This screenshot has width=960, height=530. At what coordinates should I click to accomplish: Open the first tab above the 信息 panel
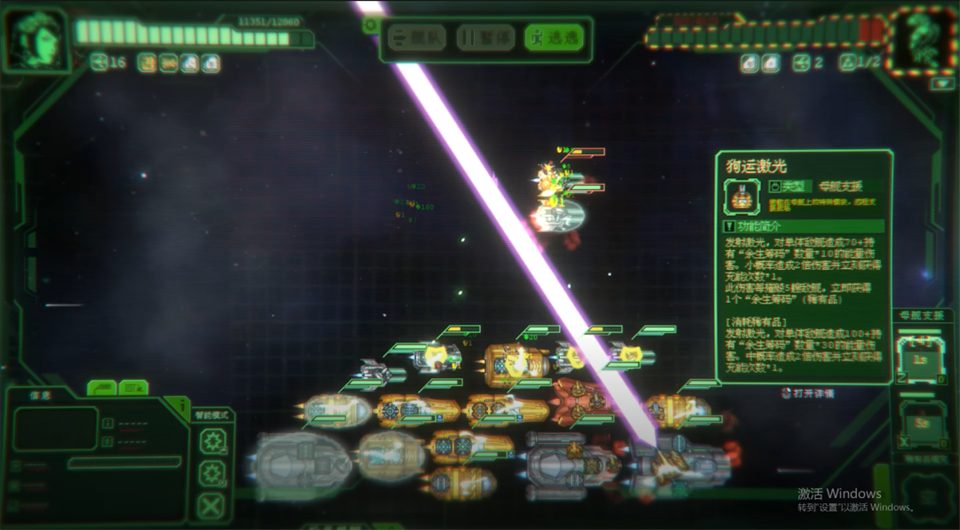pos(101,387)
